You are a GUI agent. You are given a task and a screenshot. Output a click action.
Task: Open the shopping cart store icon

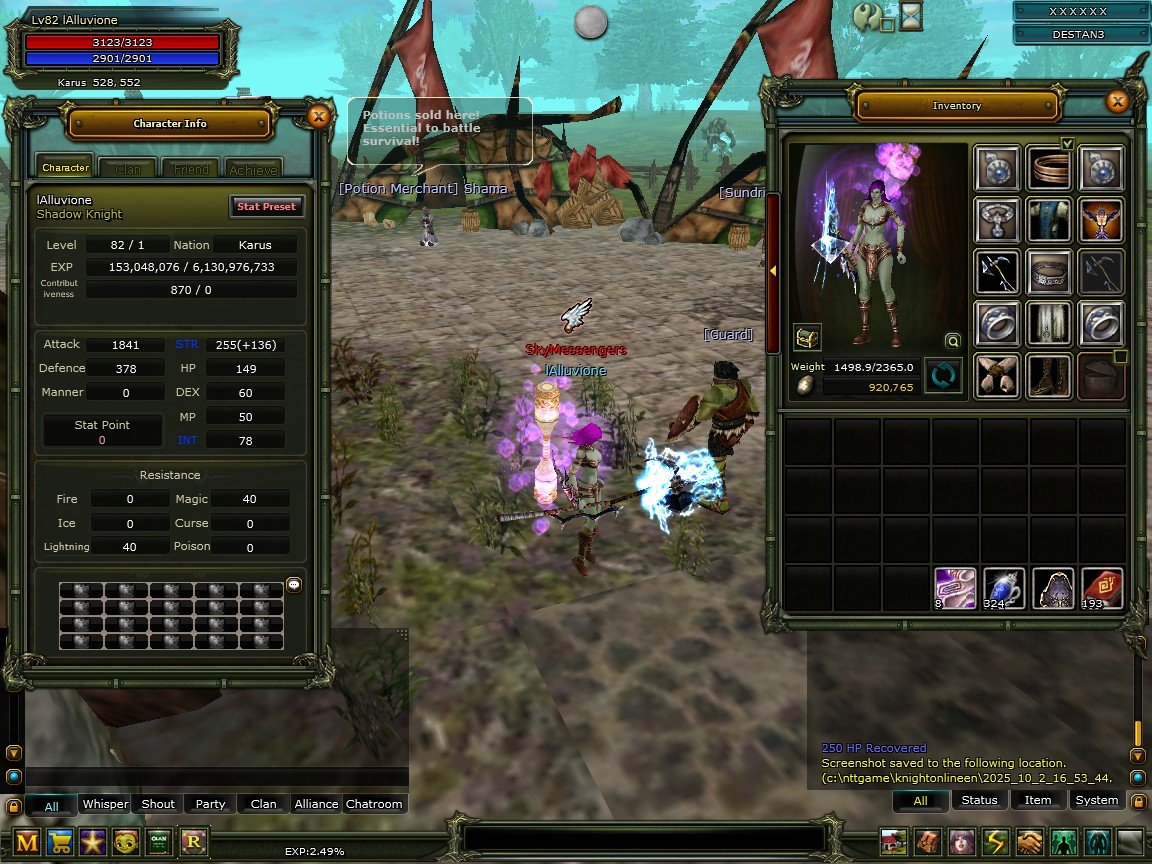tap(60, 841)
